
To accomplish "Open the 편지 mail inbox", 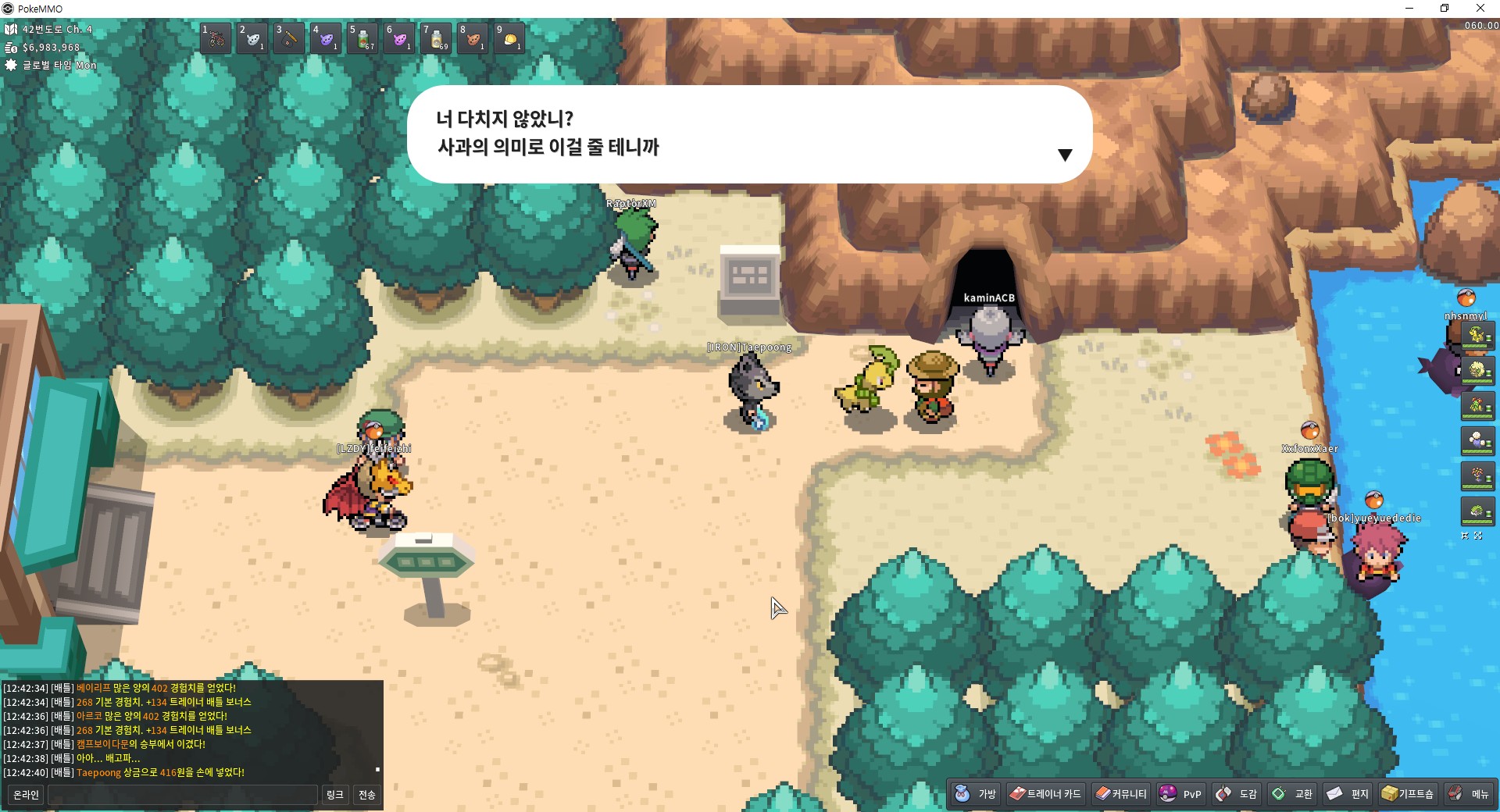I will (1348, 794).
